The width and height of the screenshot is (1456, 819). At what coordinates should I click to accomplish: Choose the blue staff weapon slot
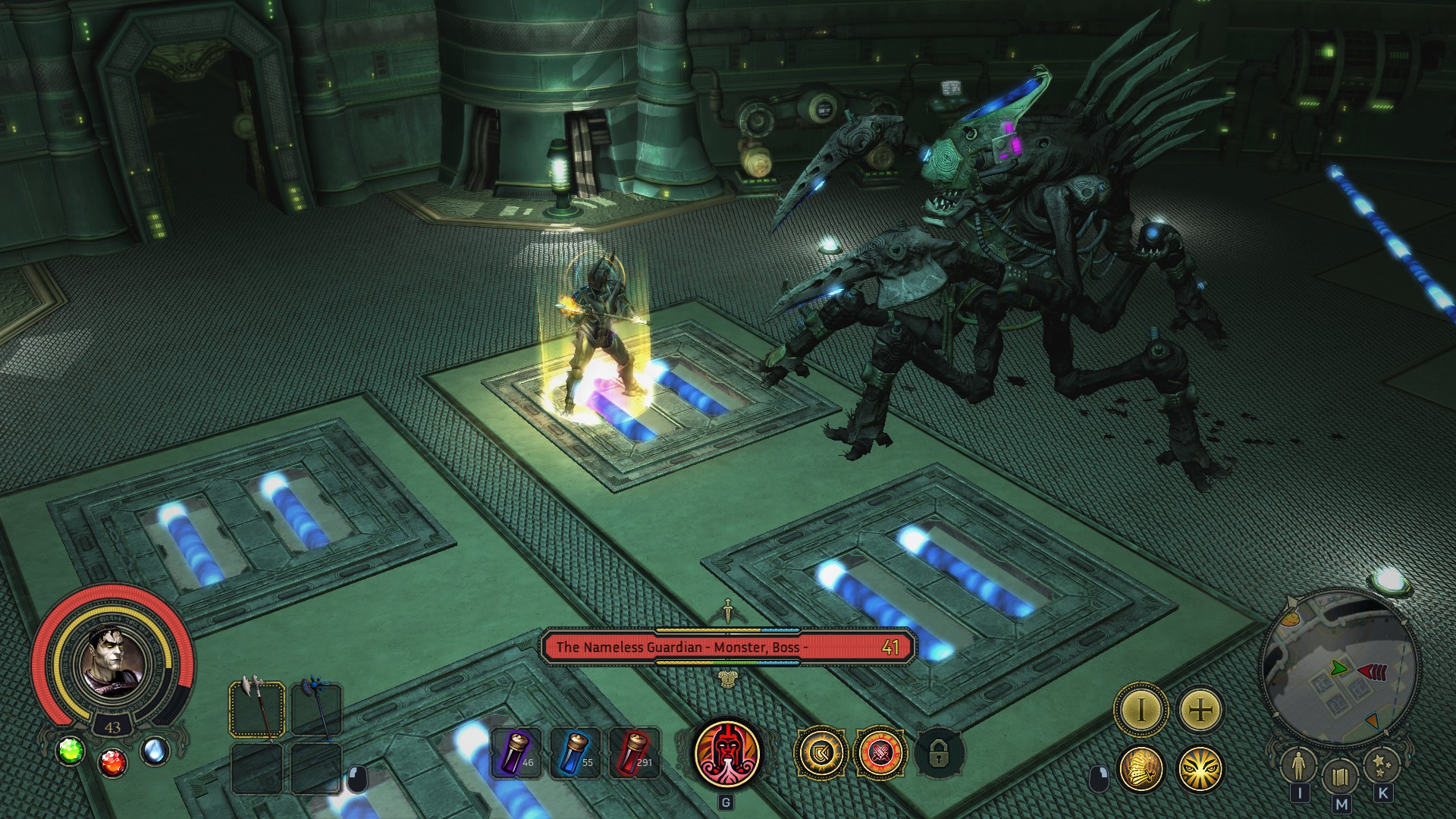coord(316,708)
